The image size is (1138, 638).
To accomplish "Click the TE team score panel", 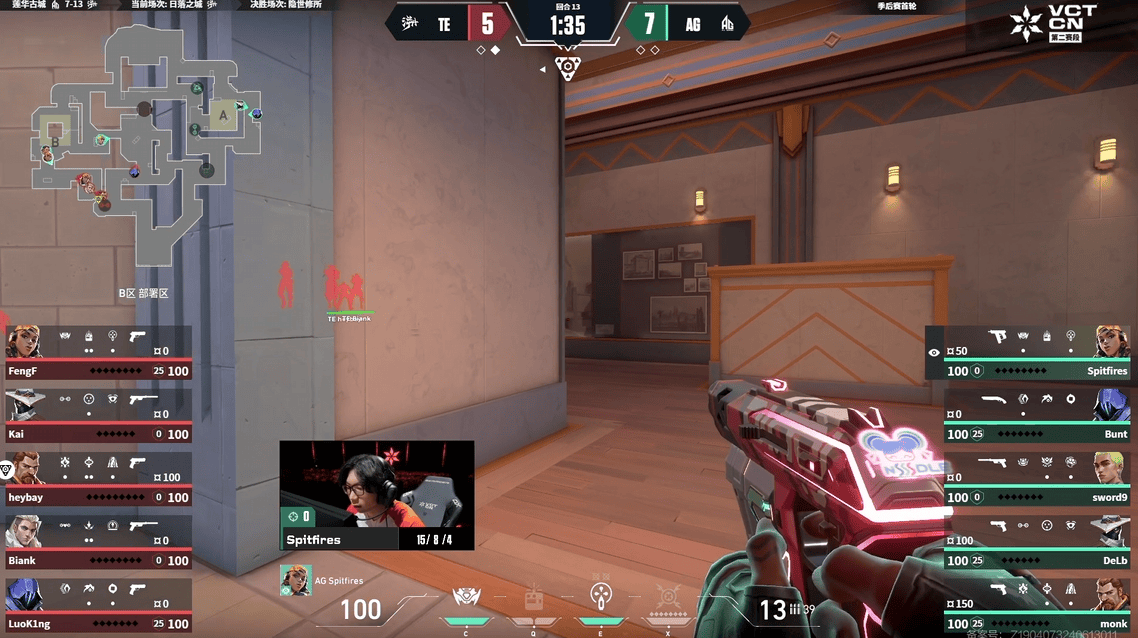I will click(x=455, y=24).
